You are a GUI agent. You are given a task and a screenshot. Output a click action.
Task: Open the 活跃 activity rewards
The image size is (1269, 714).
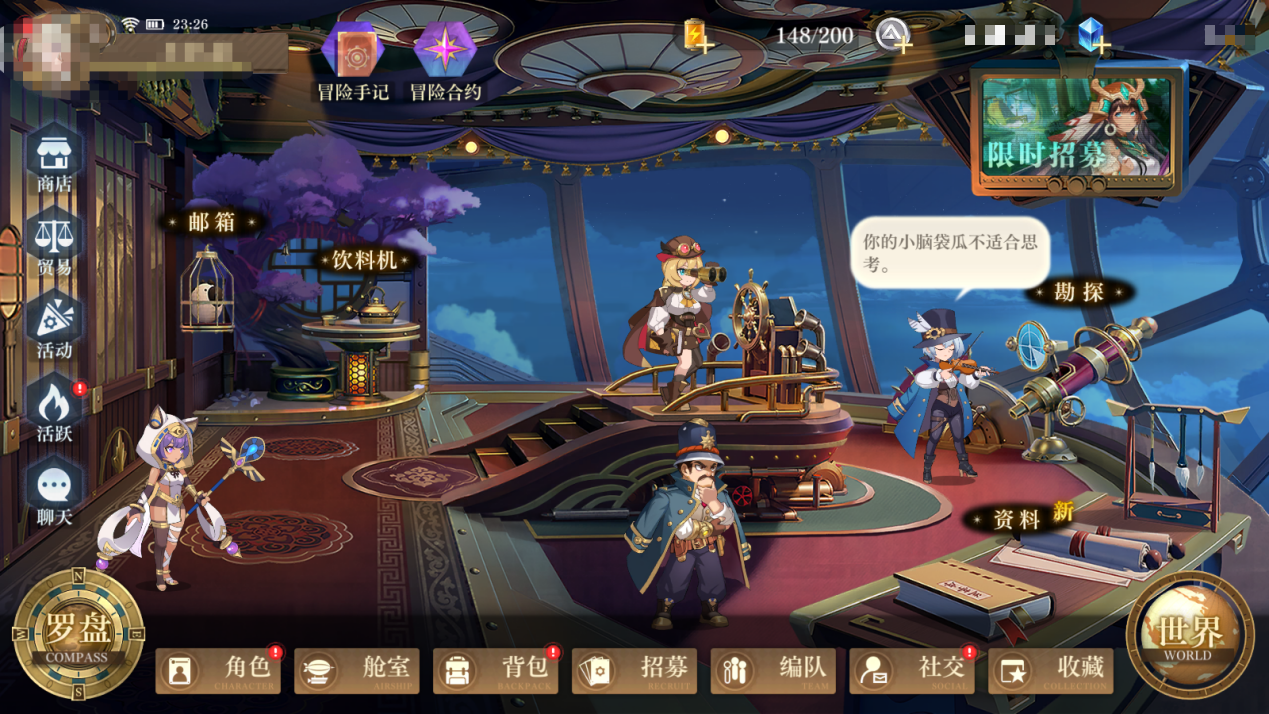pos(54,411)
